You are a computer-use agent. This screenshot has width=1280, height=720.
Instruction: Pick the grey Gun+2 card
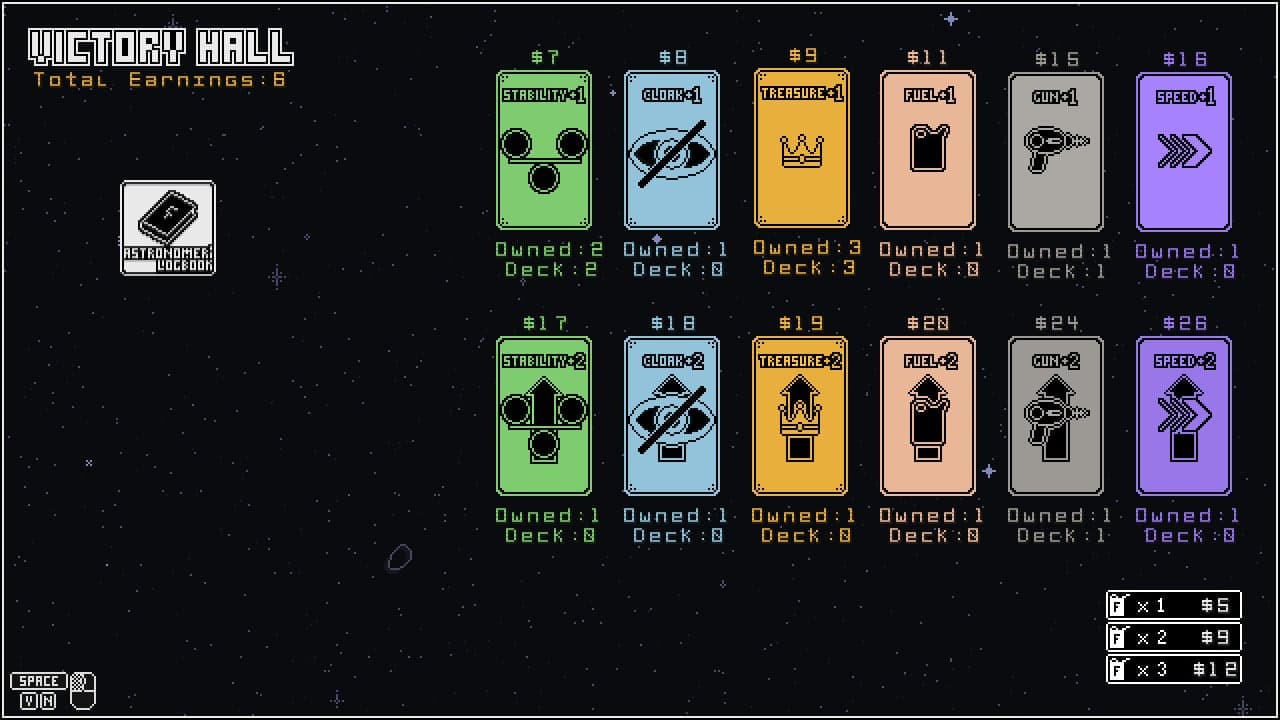click(x=1056, y=416)
